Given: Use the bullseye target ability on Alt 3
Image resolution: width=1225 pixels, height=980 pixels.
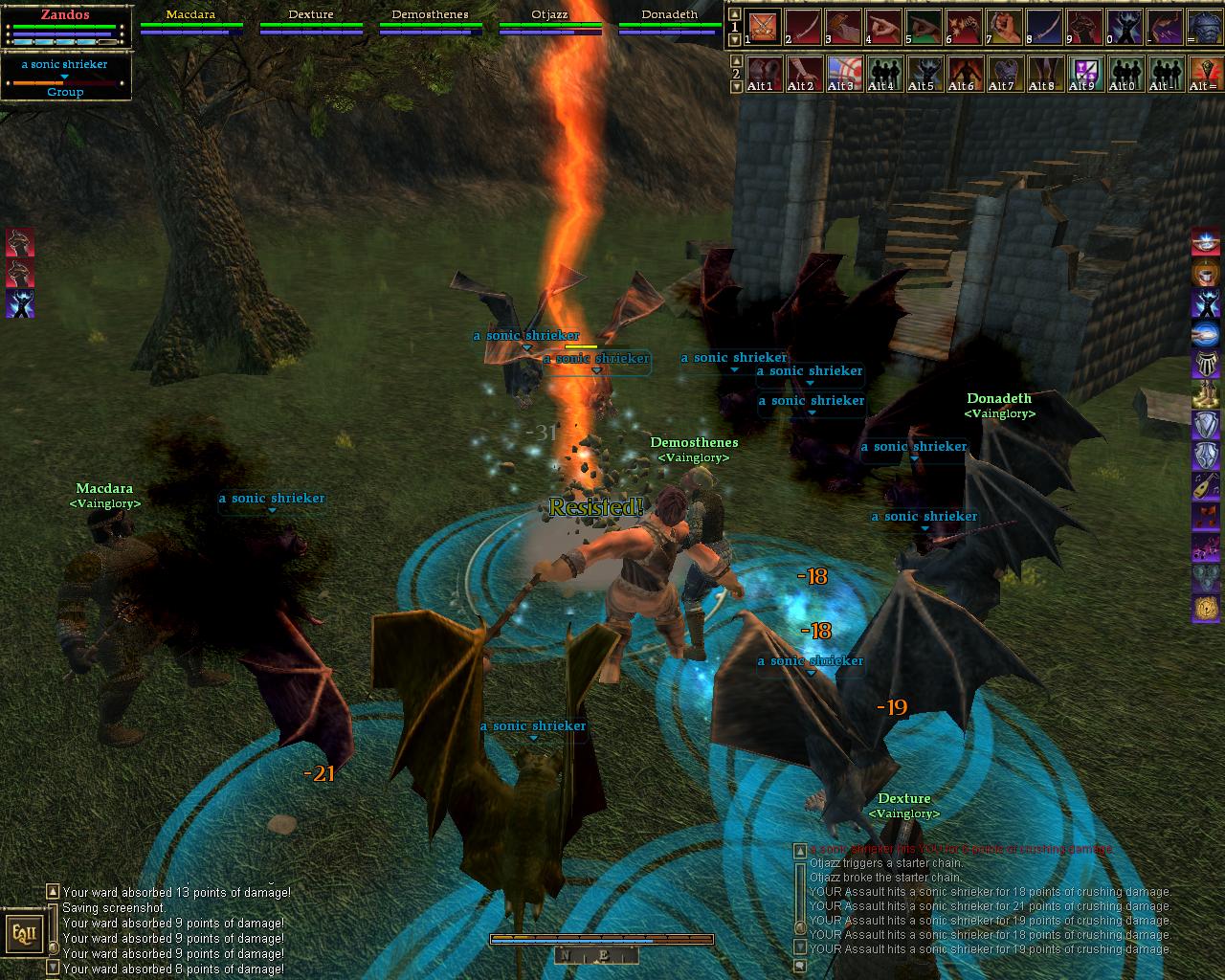Looking at the screenshot, I should coord(843,72).
